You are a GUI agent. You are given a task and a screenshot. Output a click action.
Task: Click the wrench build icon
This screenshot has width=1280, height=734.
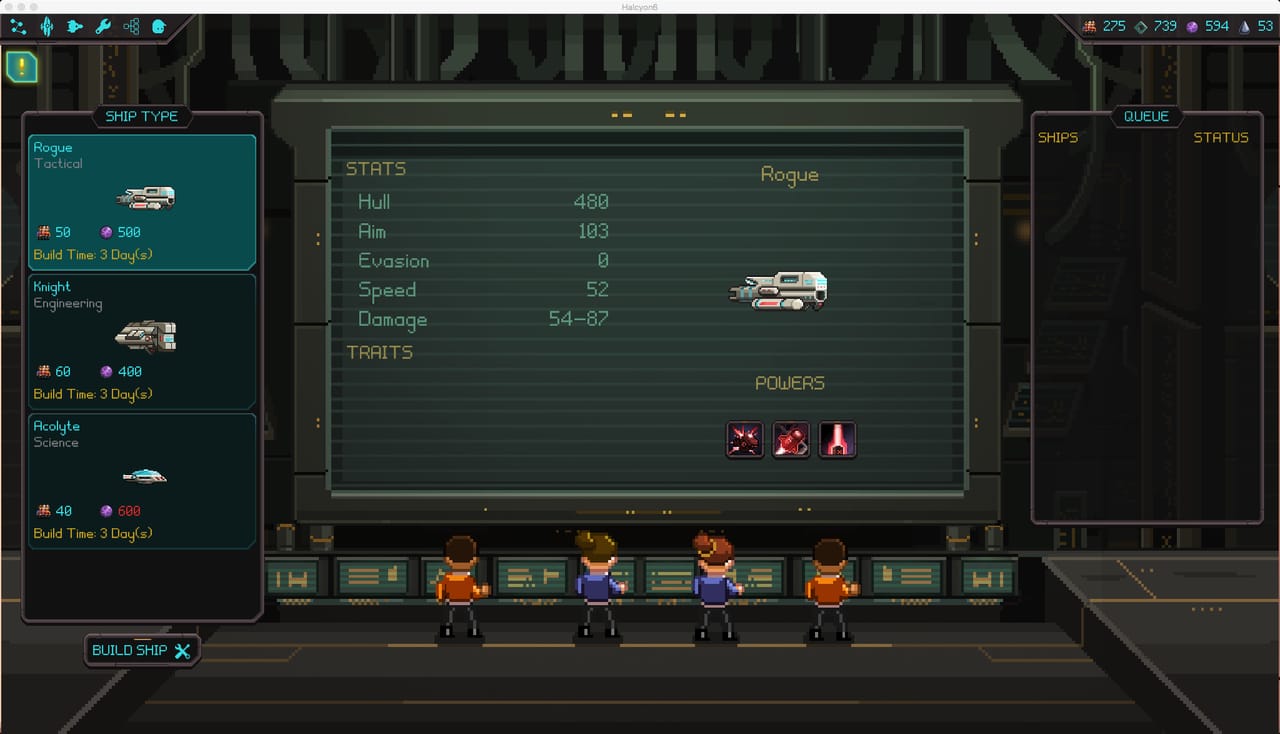101,27
